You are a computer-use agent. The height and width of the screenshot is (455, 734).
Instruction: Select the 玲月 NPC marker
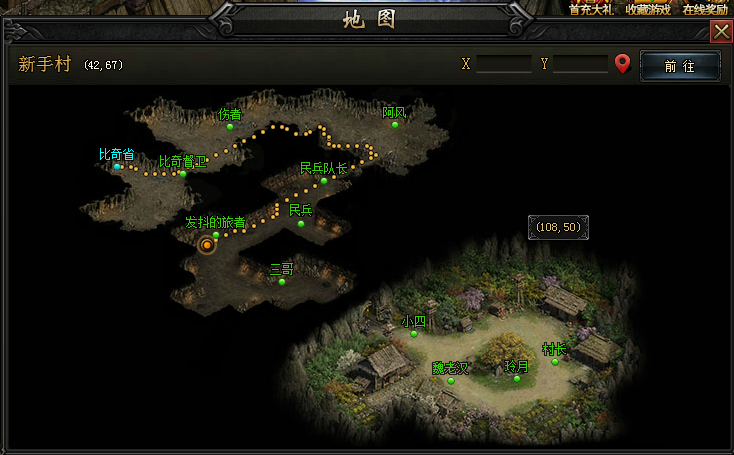517,379
